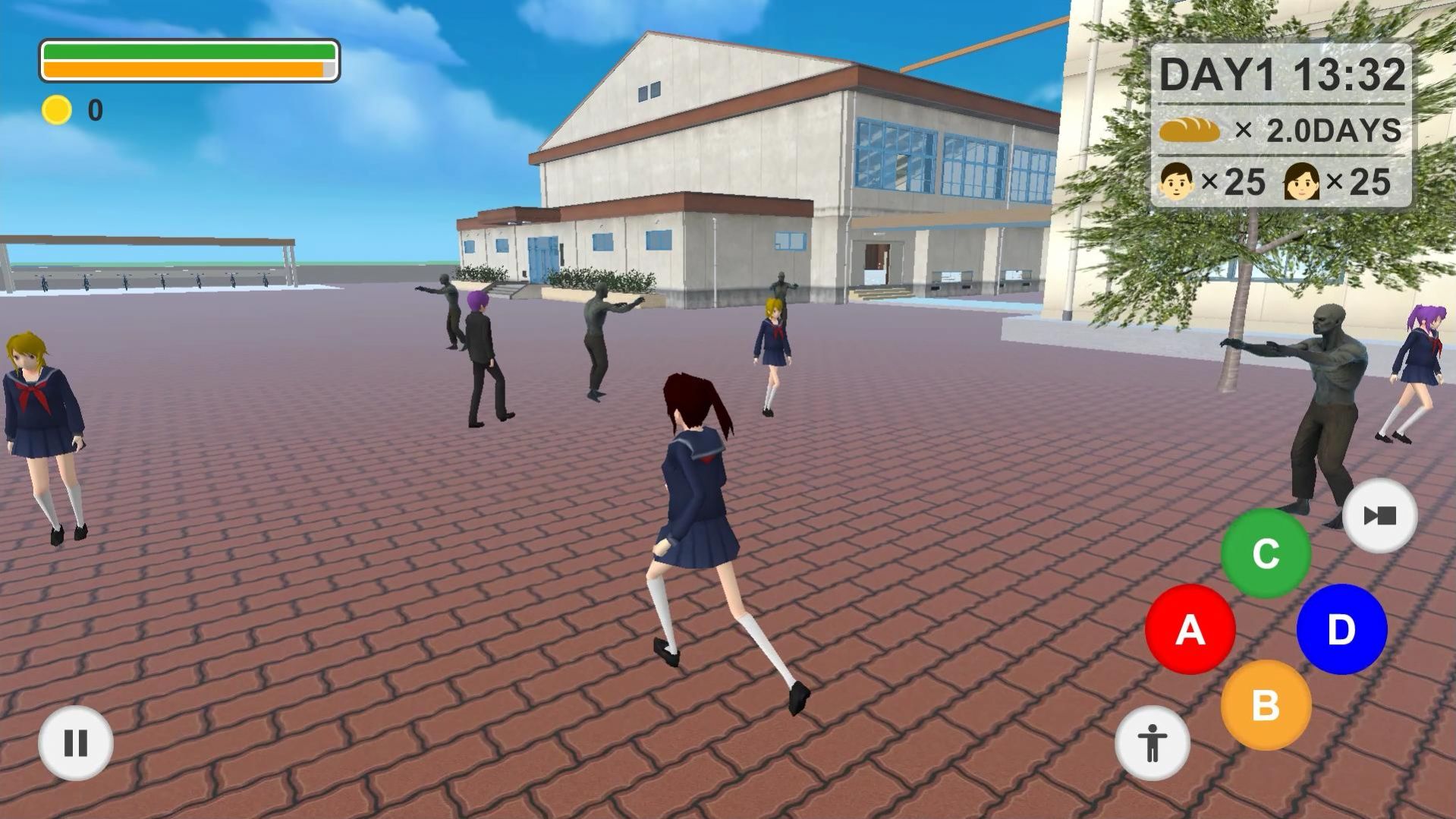Viewport: 1456px width, 819px height.
Task: Pause the game with the pause button
Action: point(76,743)
